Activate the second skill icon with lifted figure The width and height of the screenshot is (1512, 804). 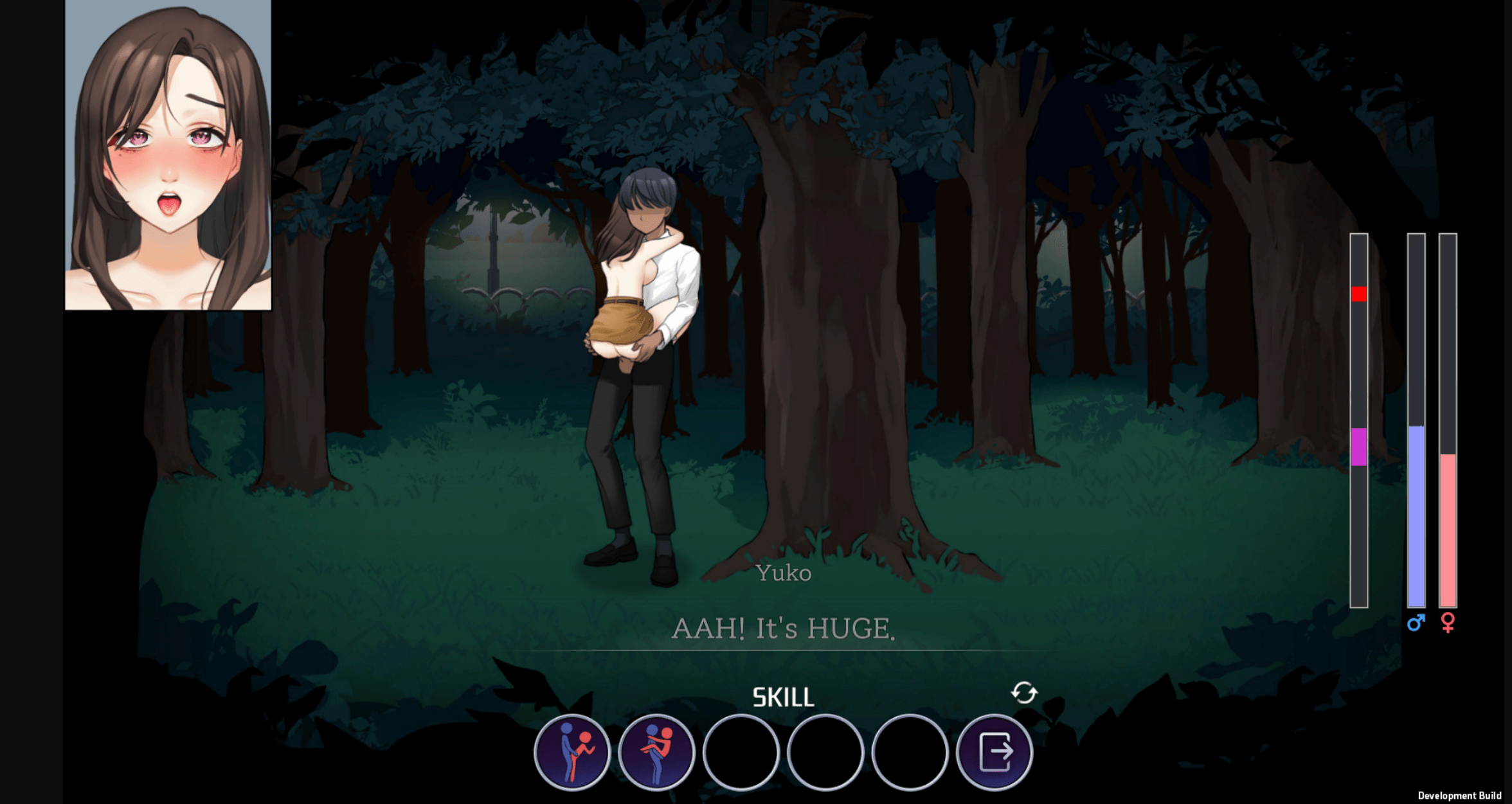(656, 752)
